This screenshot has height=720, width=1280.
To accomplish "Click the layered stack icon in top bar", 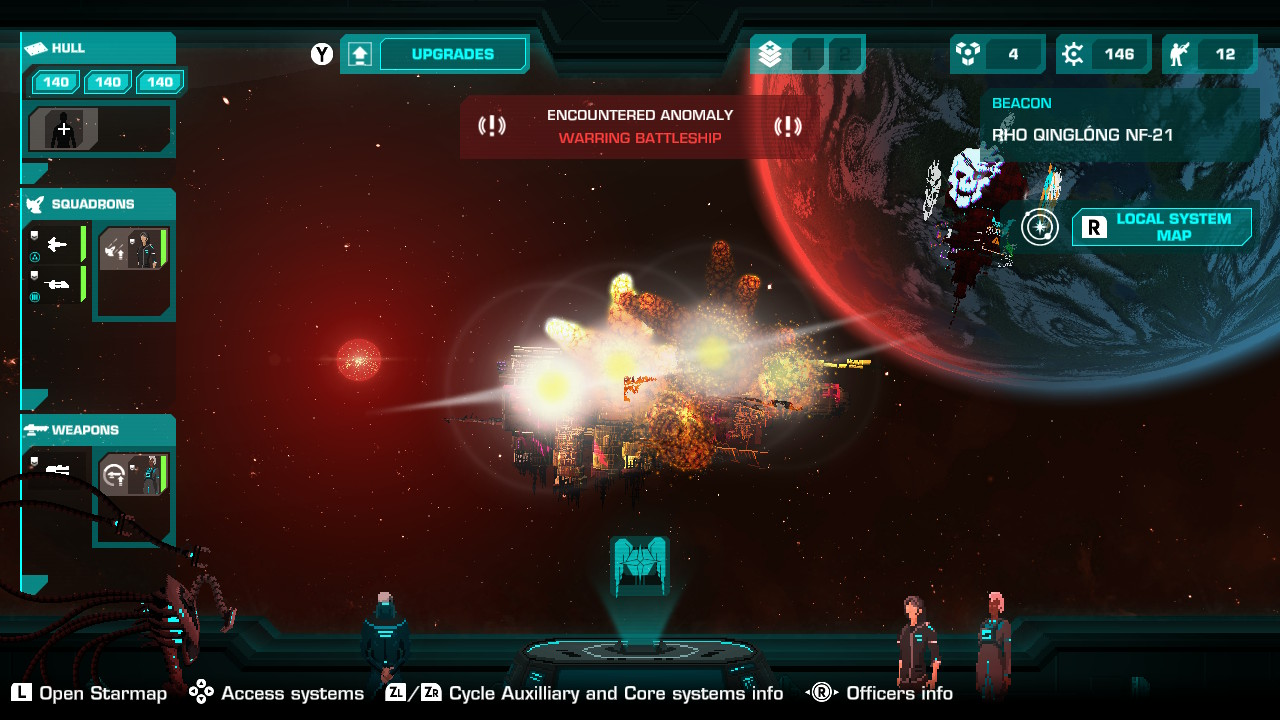I will tap(770, 55).
